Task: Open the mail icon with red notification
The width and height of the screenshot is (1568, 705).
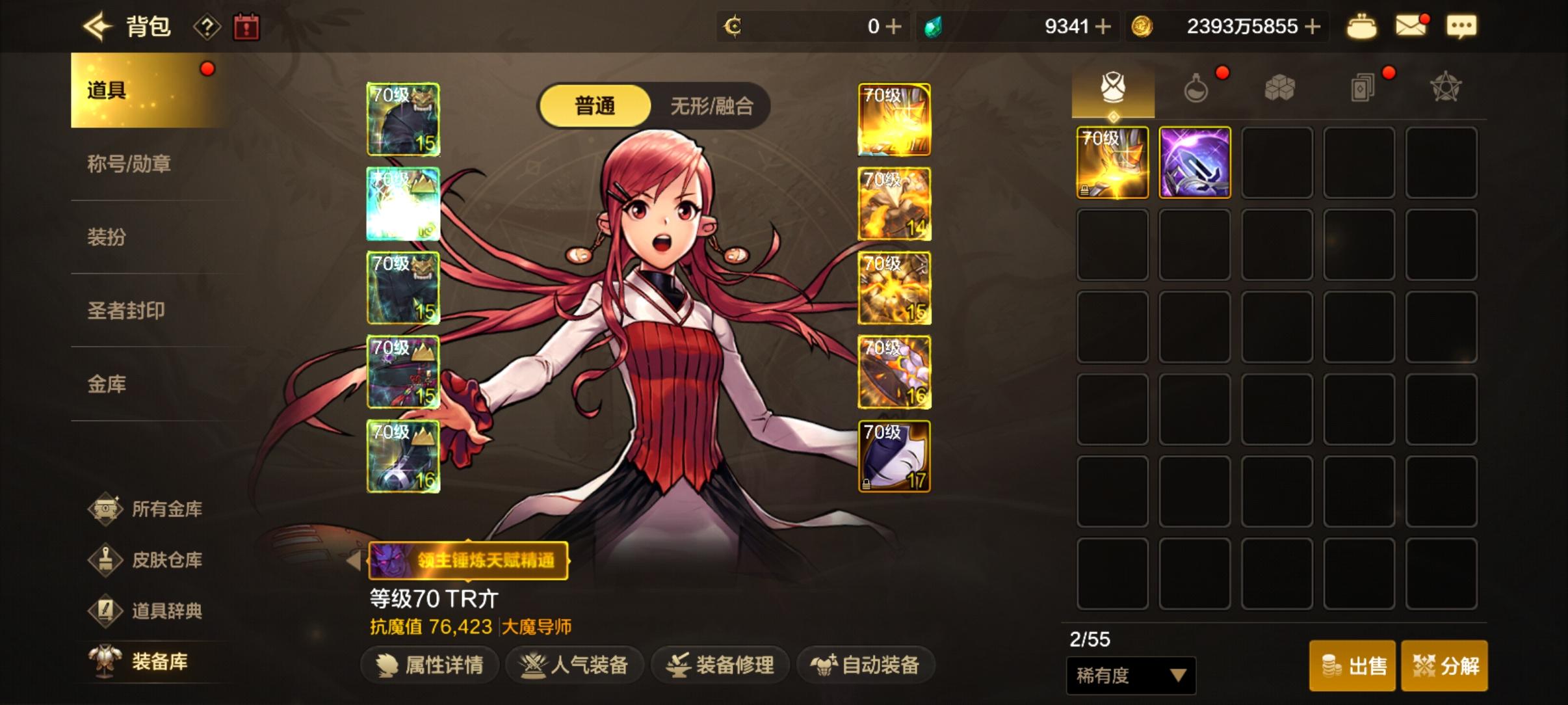Action: point(1412,26)
